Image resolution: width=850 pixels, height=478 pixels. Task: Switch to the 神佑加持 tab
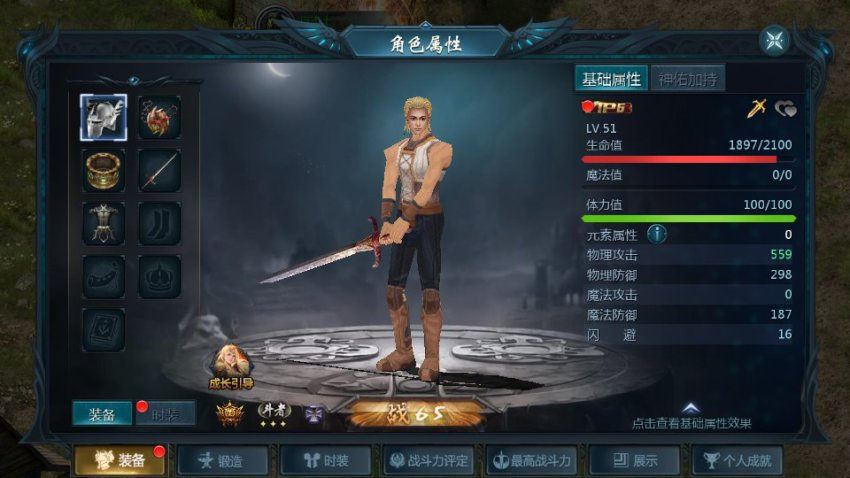point(688,79)
